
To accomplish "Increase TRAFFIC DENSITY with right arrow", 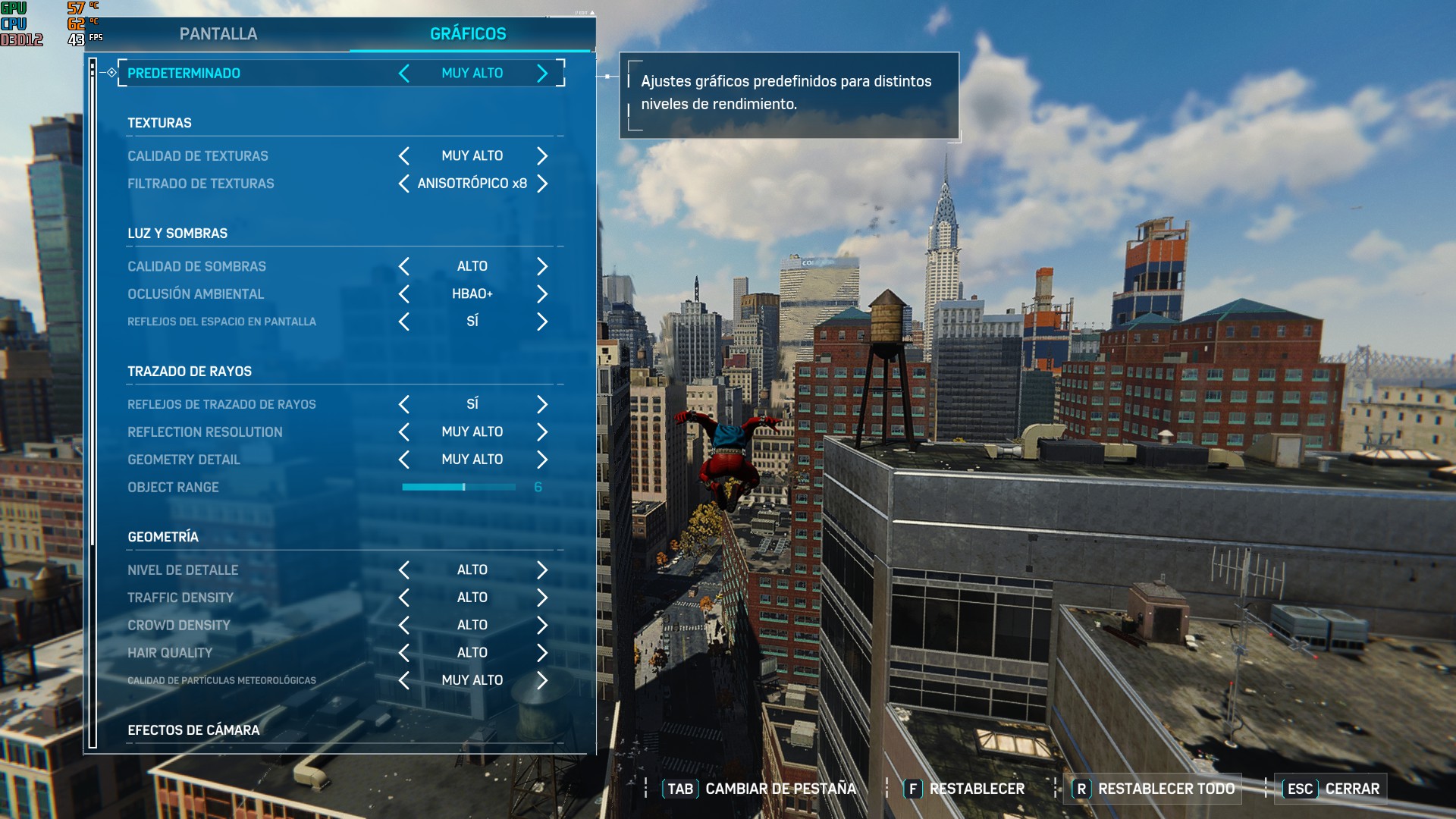I will [541, 597].
